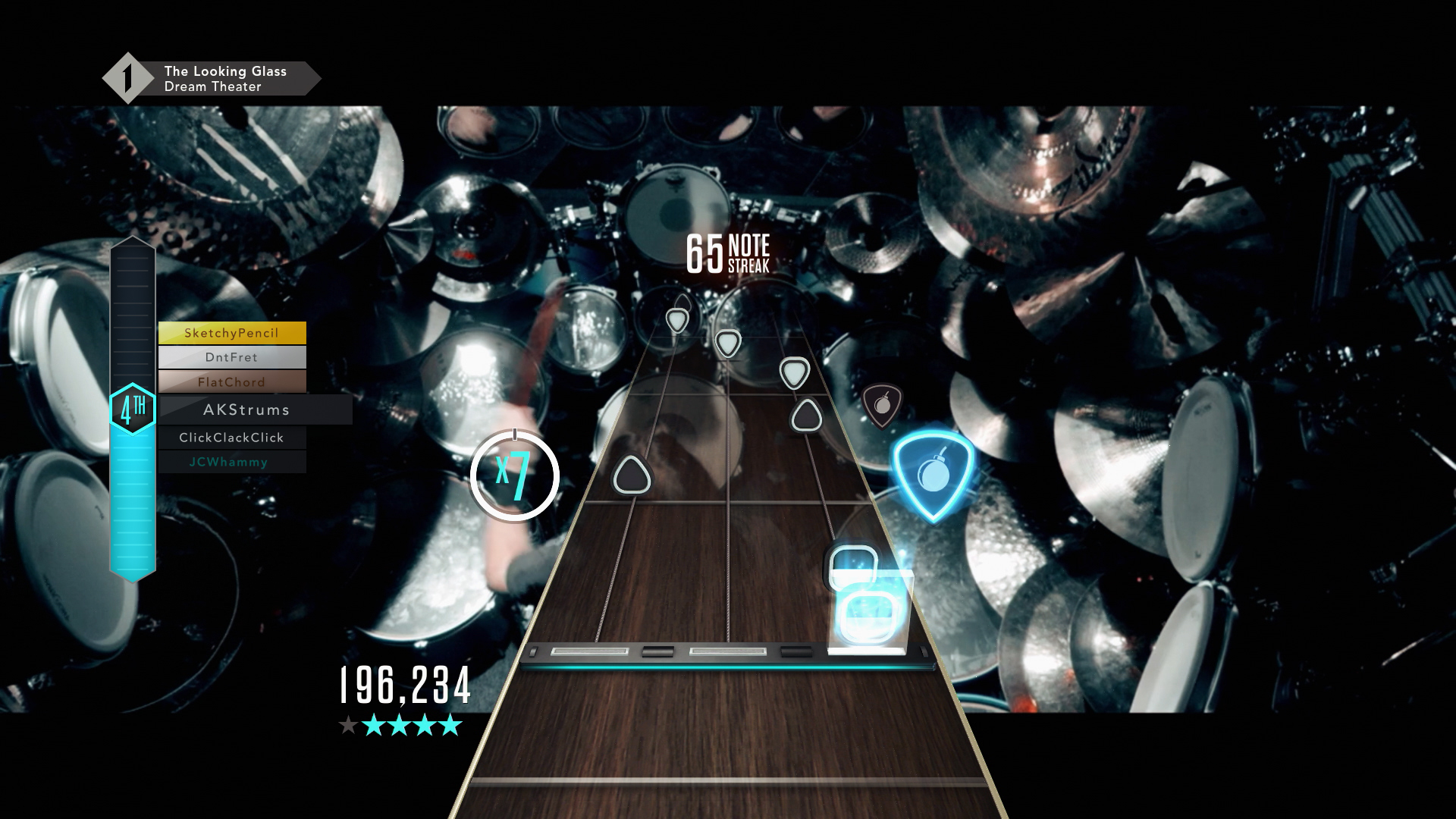Click the score display reading 196,234
The width and height of the screenshot is (1456, 819).
404,685
